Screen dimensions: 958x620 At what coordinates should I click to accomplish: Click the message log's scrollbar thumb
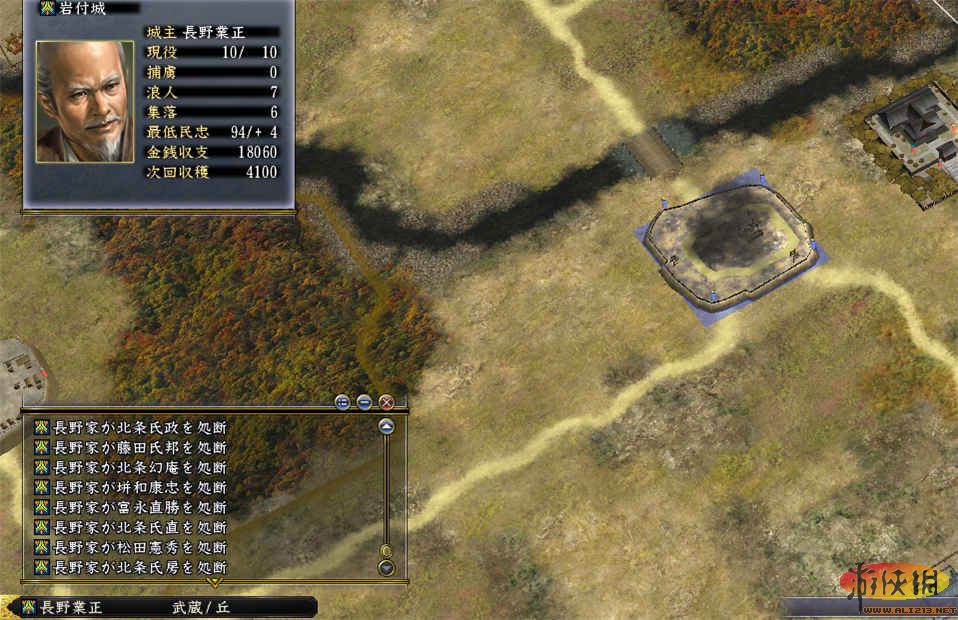point(386,550)
